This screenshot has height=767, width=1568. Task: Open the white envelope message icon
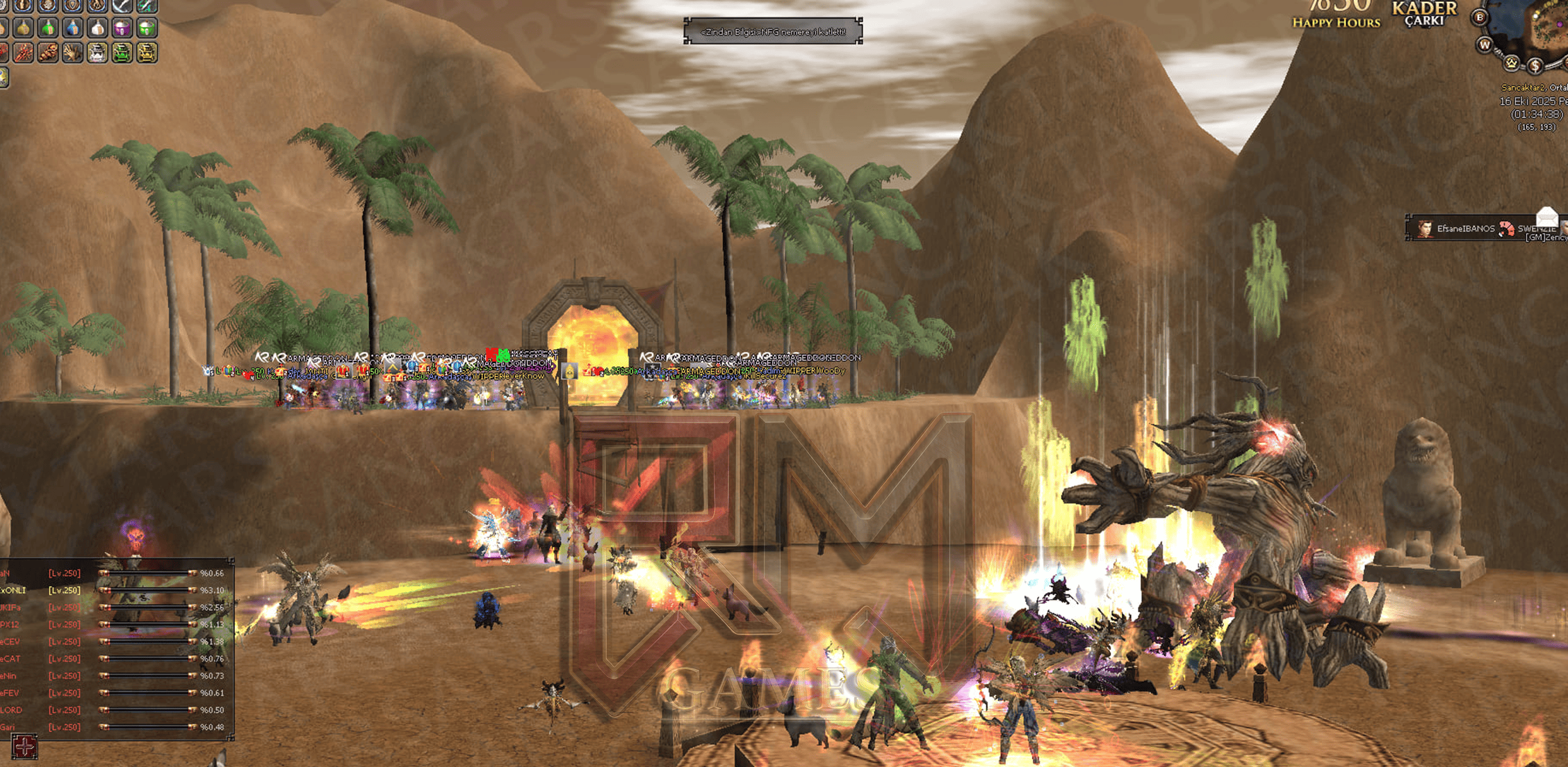[x=1546, y=215]
